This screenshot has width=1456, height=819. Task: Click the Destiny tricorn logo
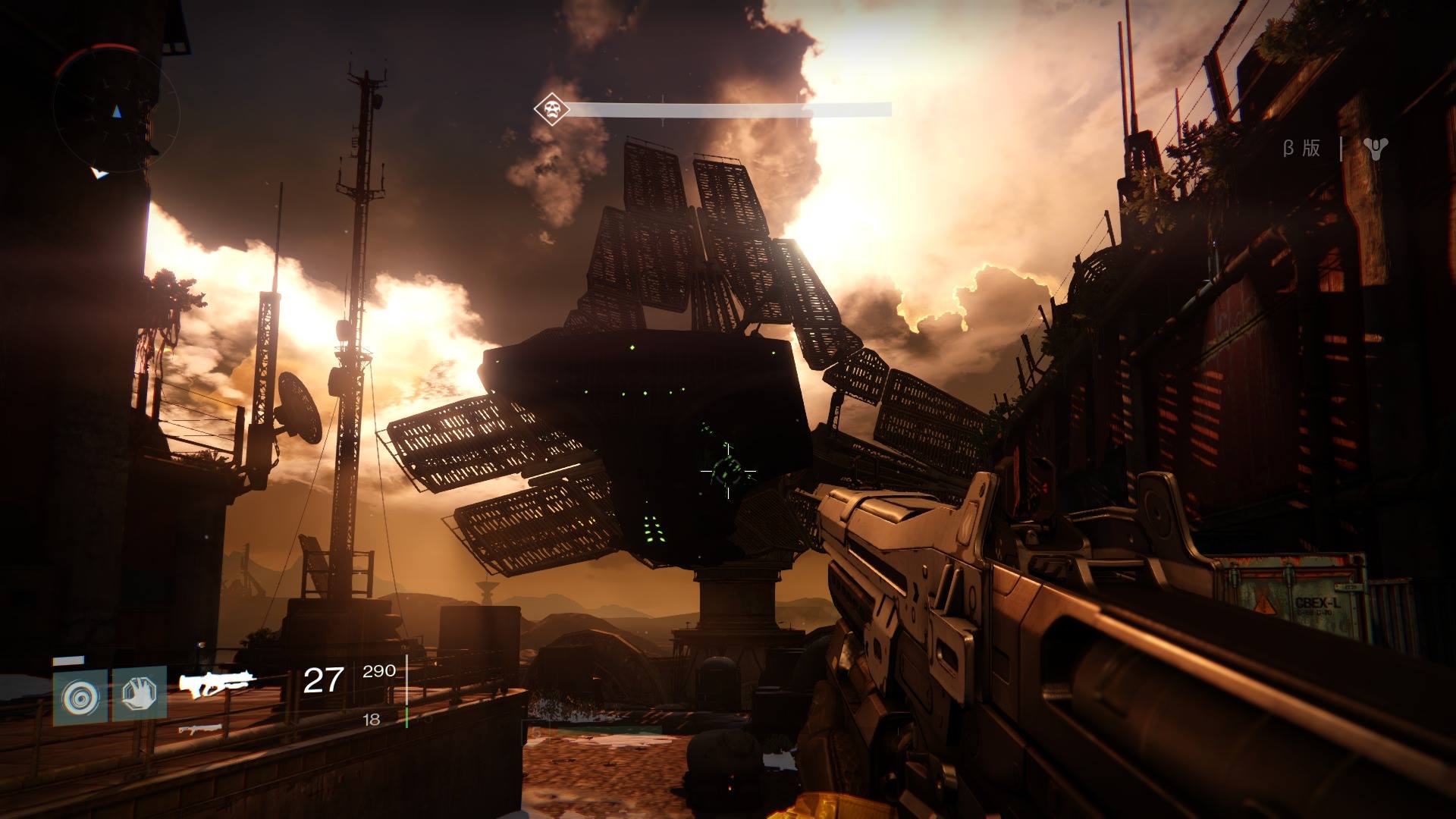1374,149
